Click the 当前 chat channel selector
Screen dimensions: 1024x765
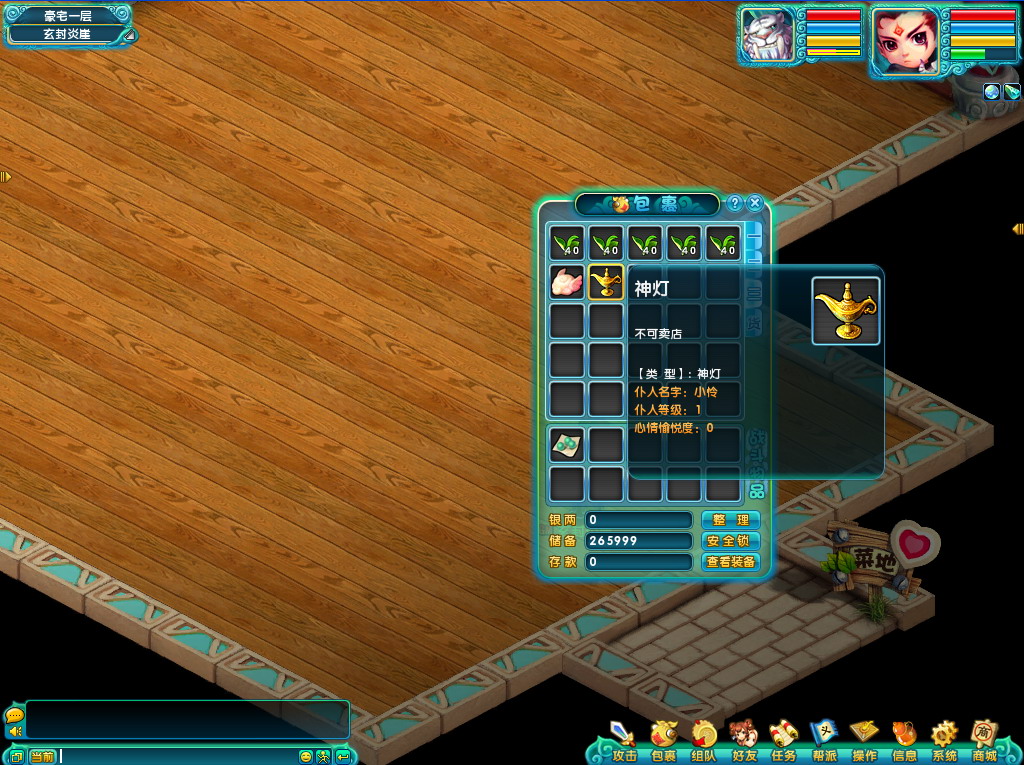pos(42,756)
